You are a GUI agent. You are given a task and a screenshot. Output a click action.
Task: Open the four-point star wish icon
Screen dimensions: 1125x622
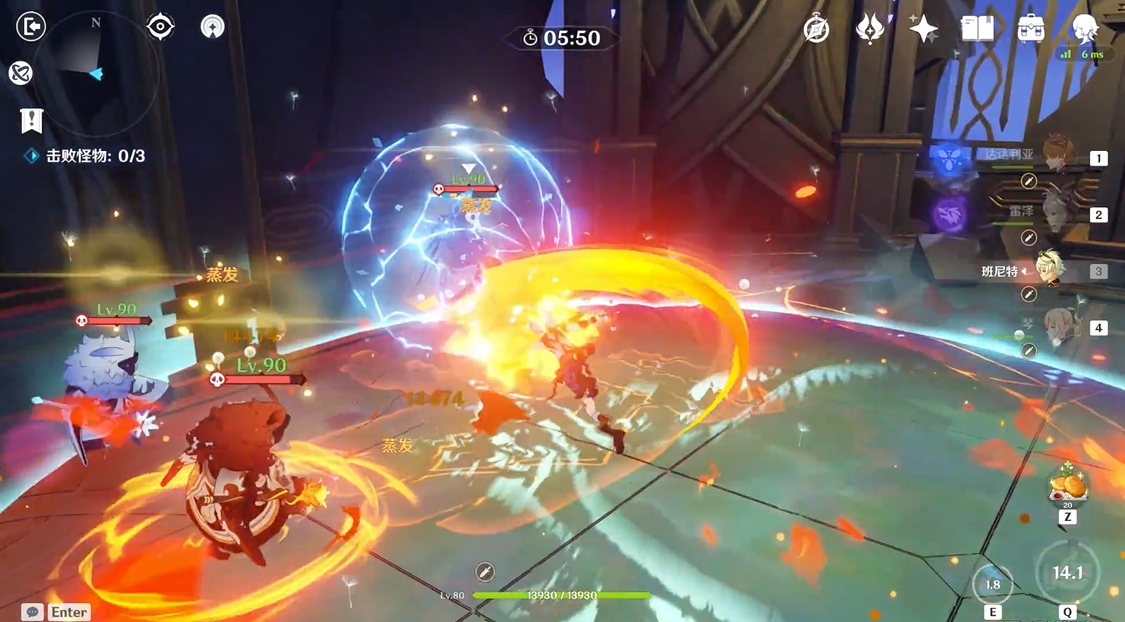tap(923, 29)
